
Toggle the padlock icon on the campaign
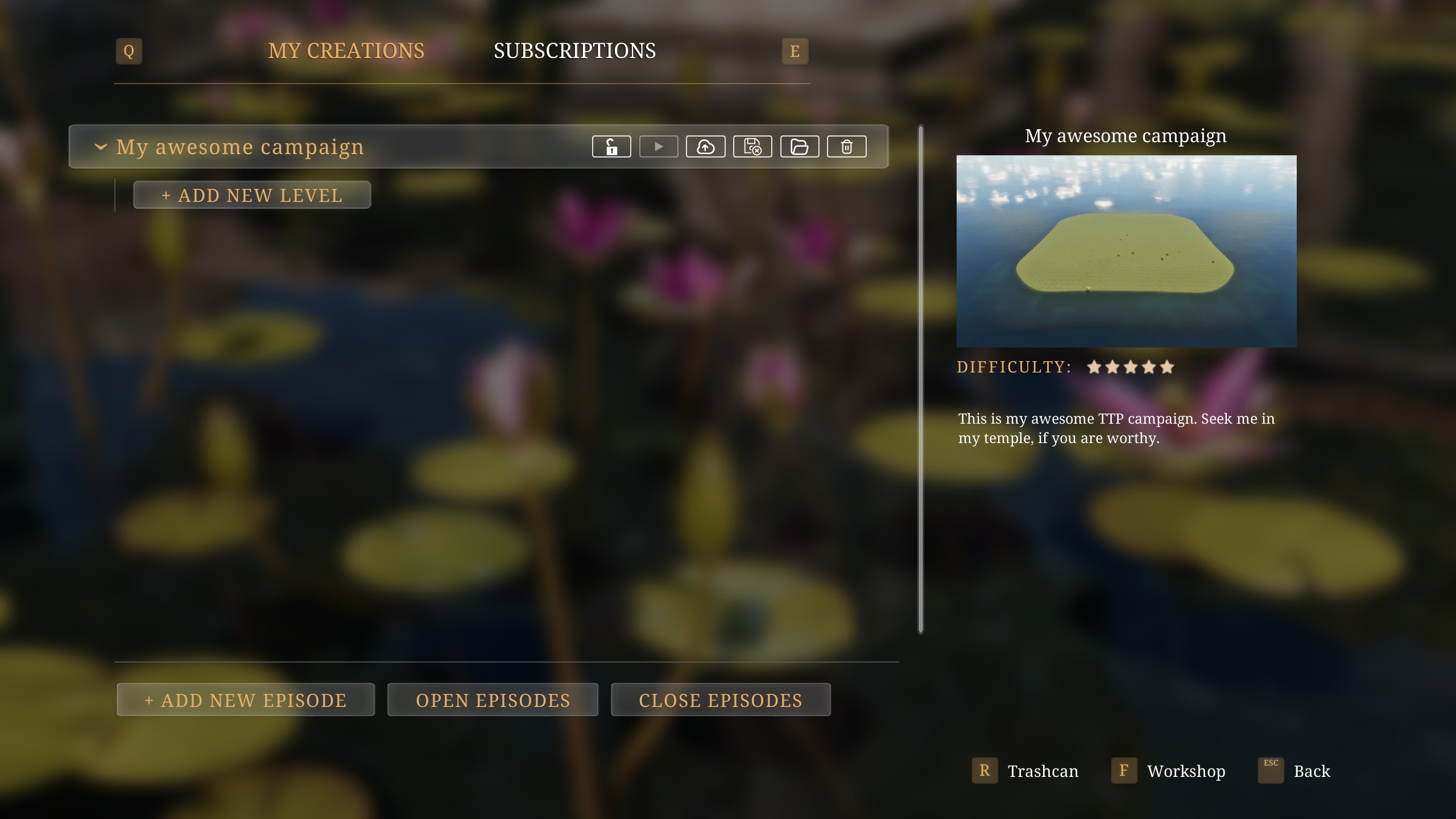[x=611, y=147]
